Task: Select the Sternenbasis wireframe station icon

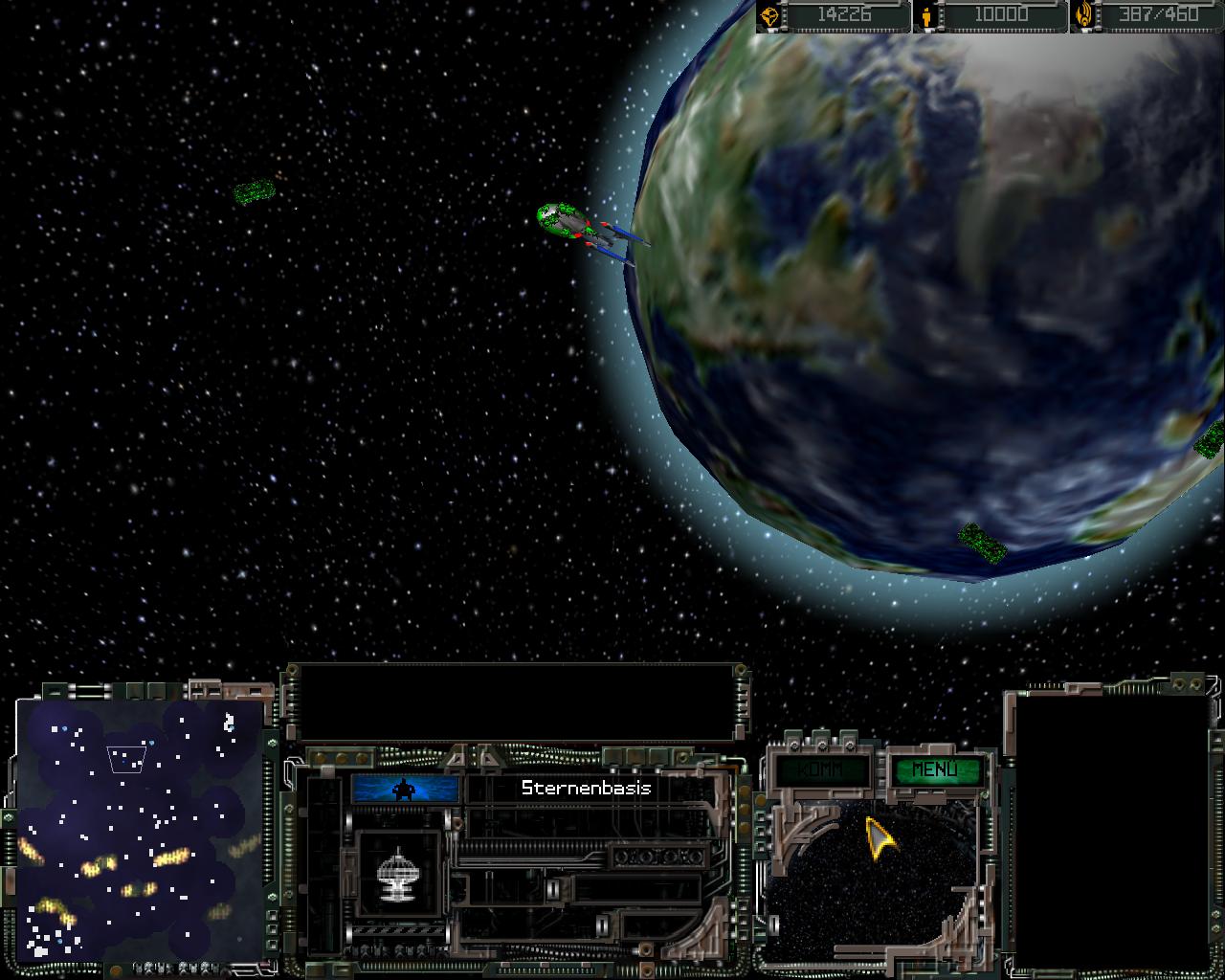Action: pos(400,875)
